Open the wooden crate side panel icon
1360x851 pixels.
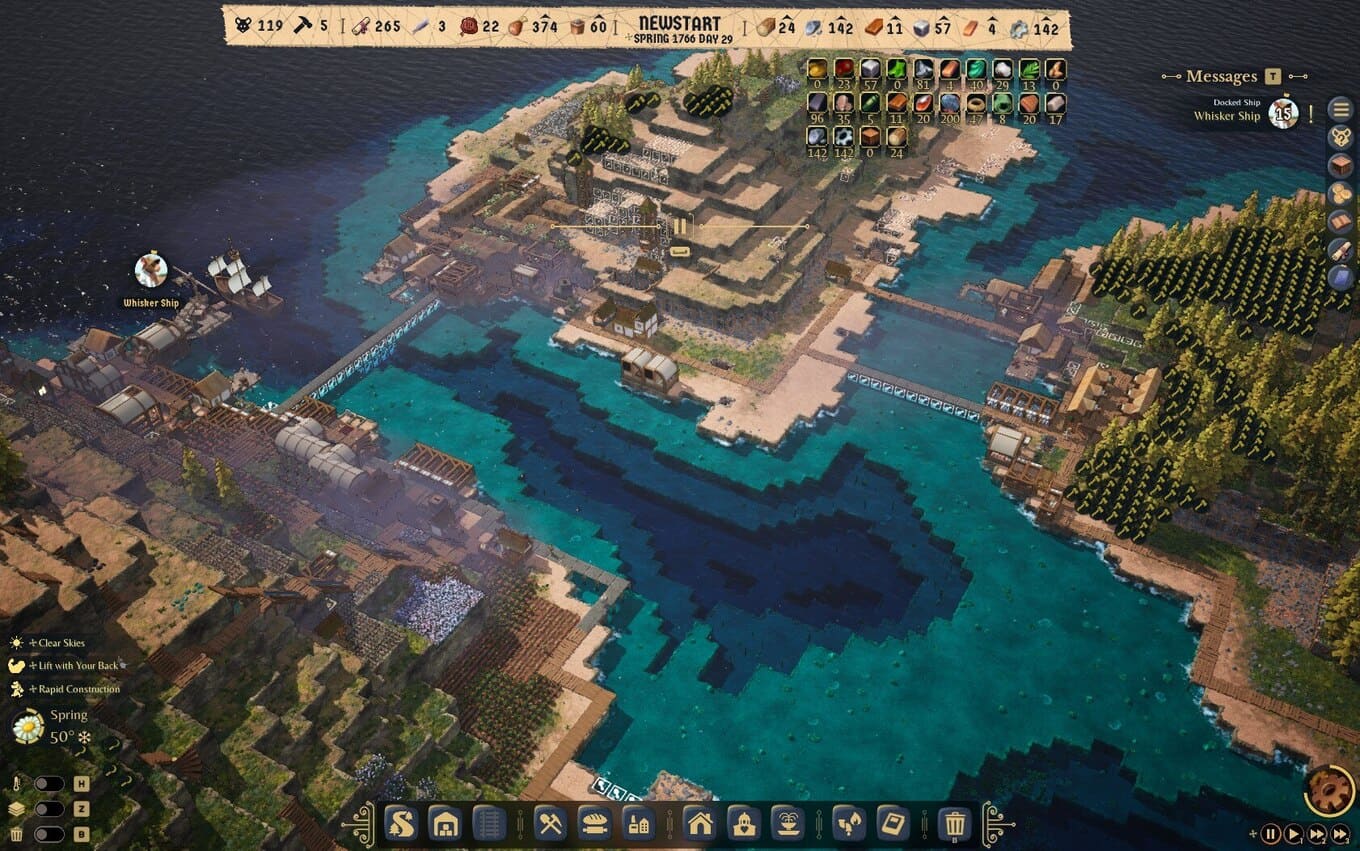(x=1341, y=165)
